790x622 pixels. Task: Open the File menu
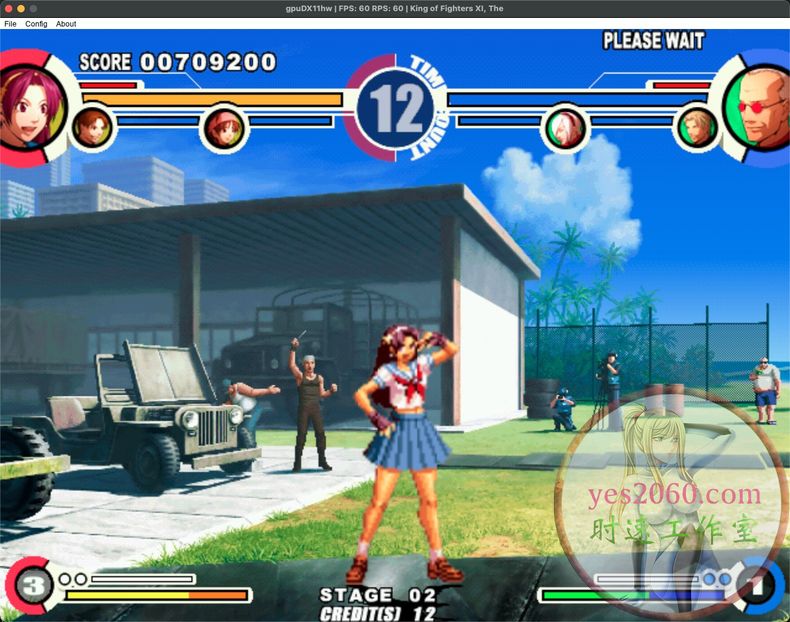pyautogui.click(x=10, y=23)
